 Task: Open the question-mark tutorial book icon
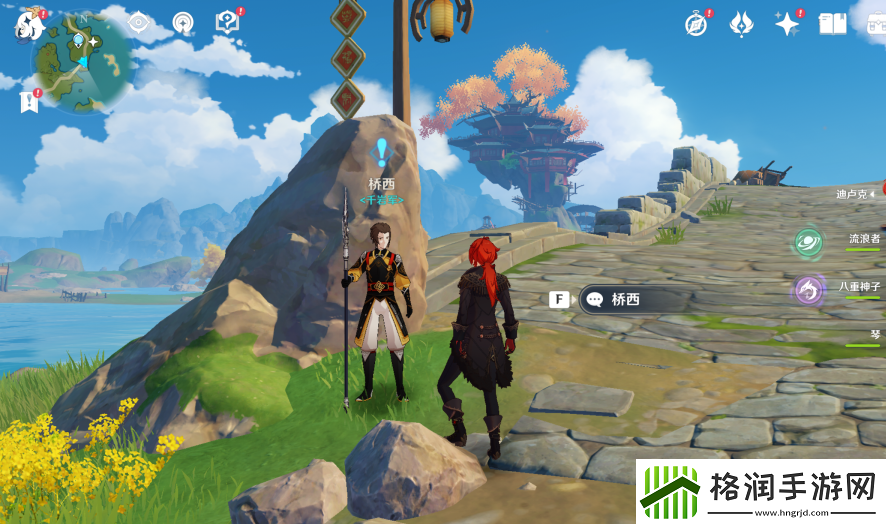(228, 22)
